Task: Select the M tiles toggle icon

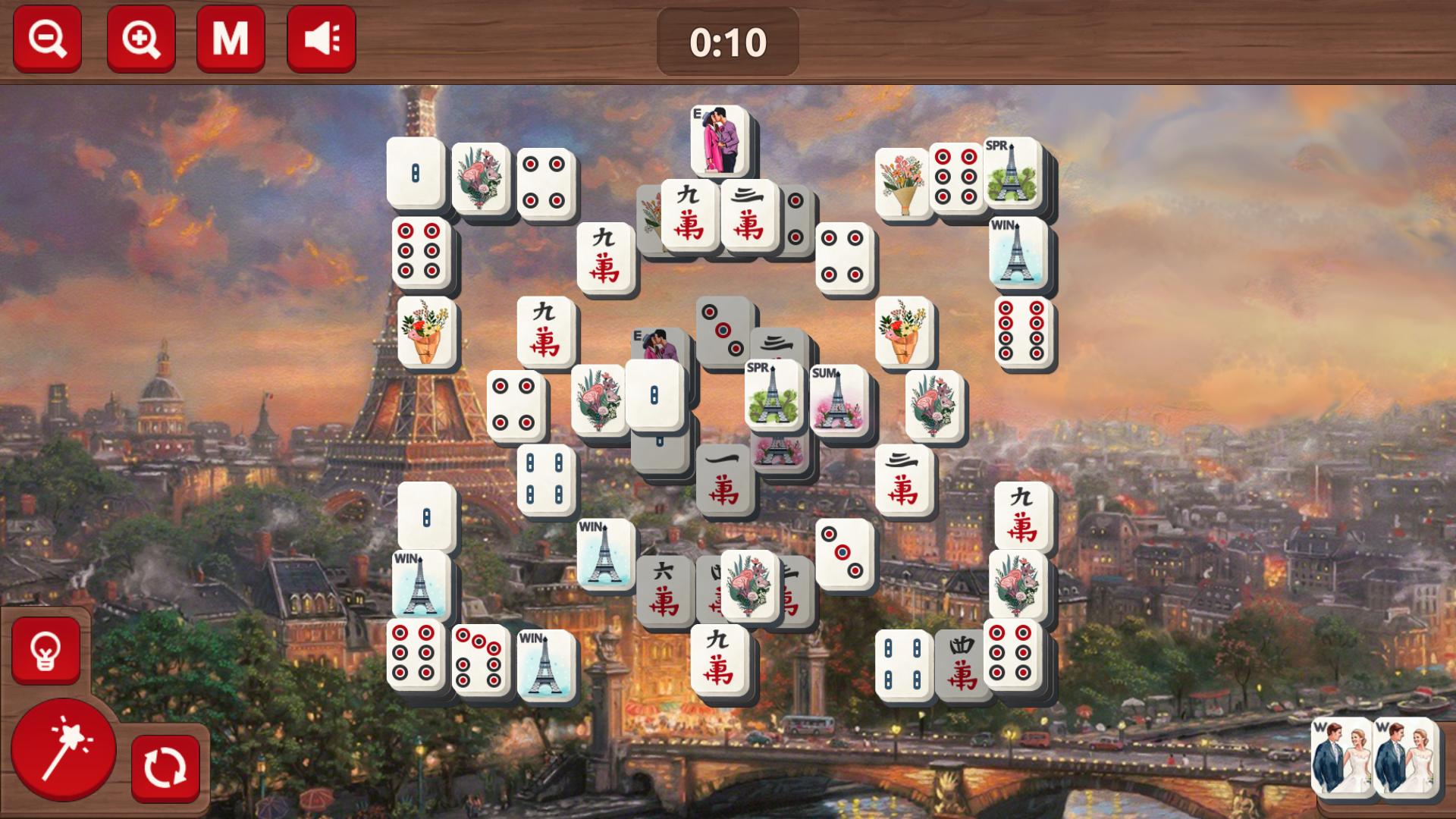Action: click(231, 38)
